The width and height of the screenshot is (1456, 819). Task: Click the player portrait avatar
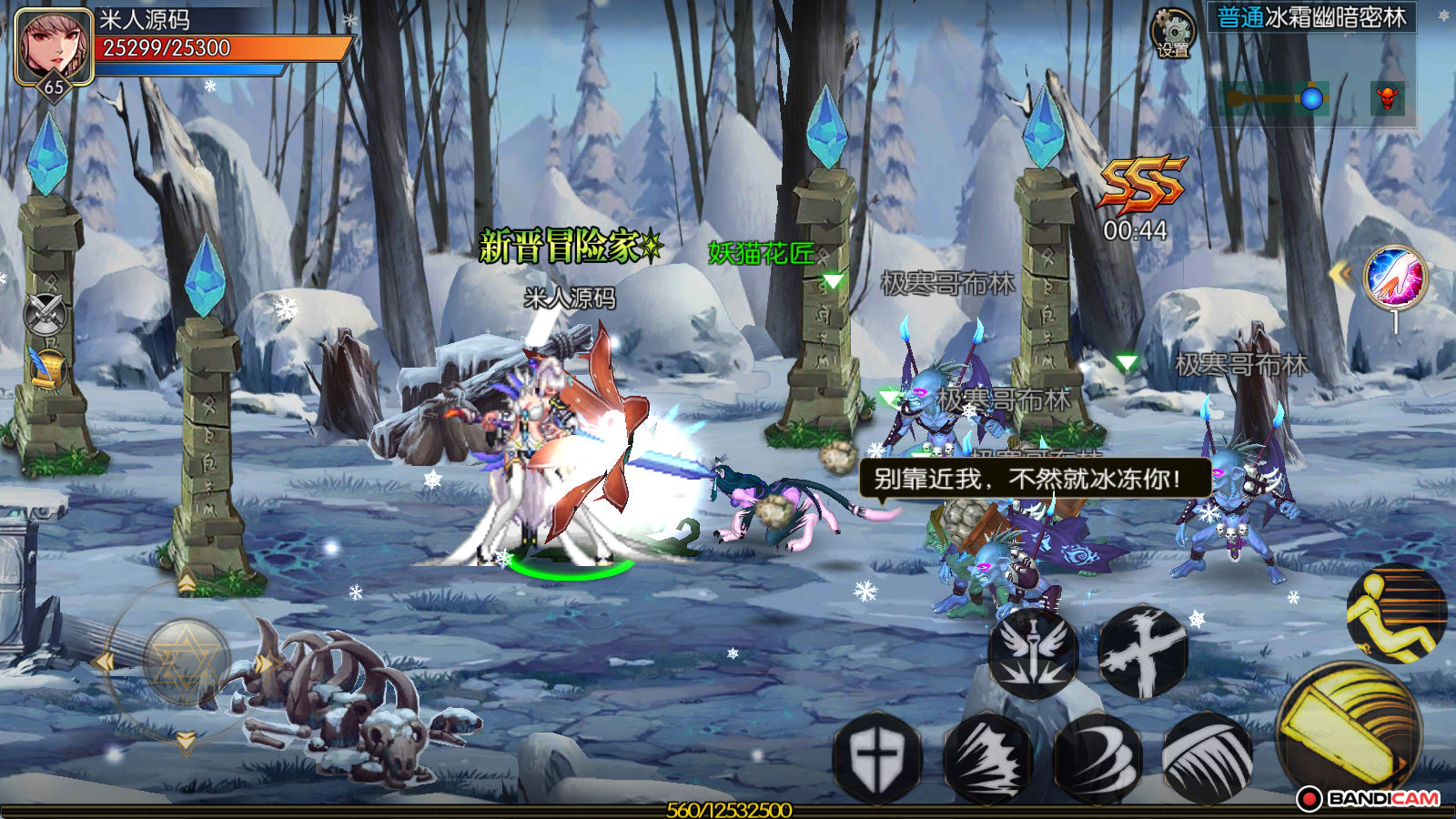[54, 45]
